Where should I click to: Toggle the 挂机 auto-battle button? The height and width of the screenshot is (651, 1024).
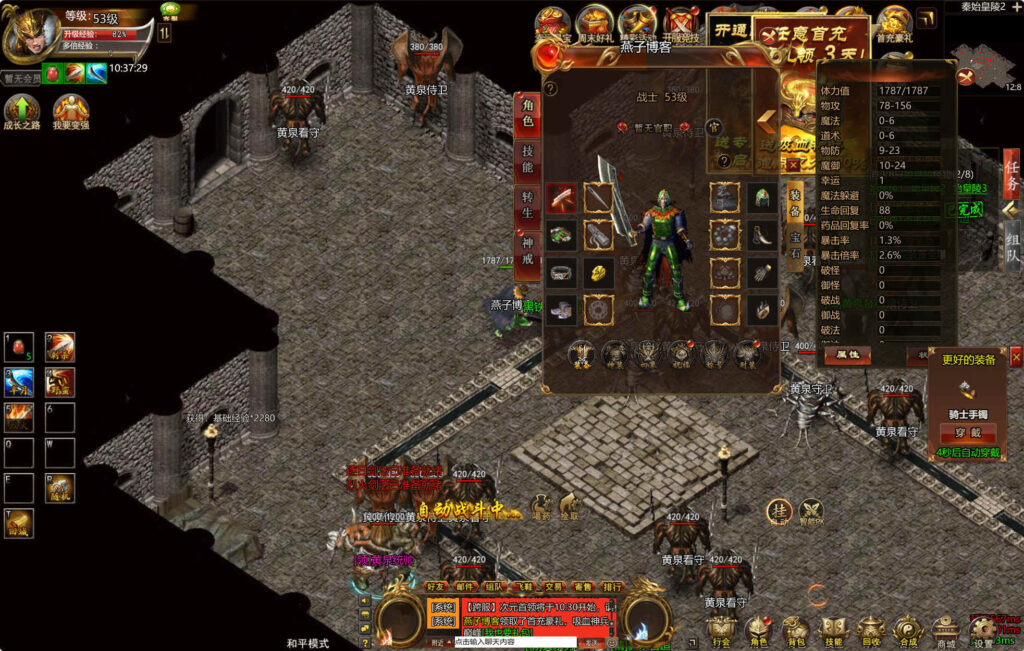pos(779,511)
